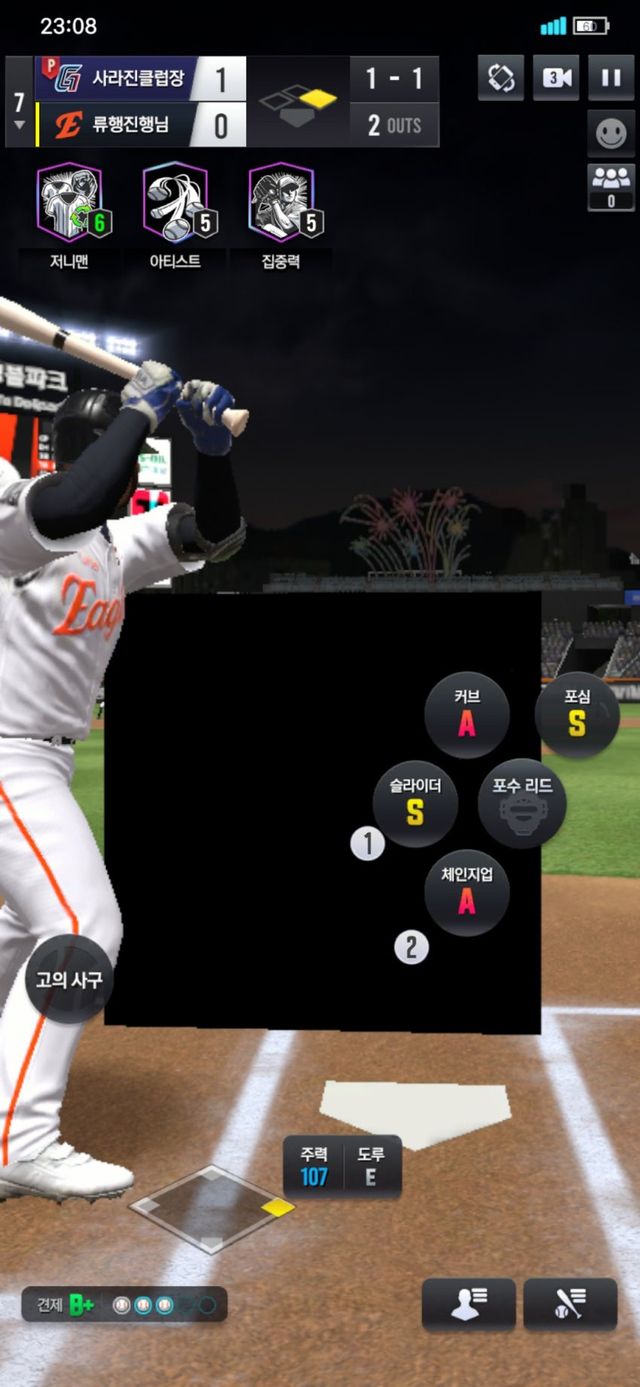Select the 커브 (curve) pitch

[467, 714]
